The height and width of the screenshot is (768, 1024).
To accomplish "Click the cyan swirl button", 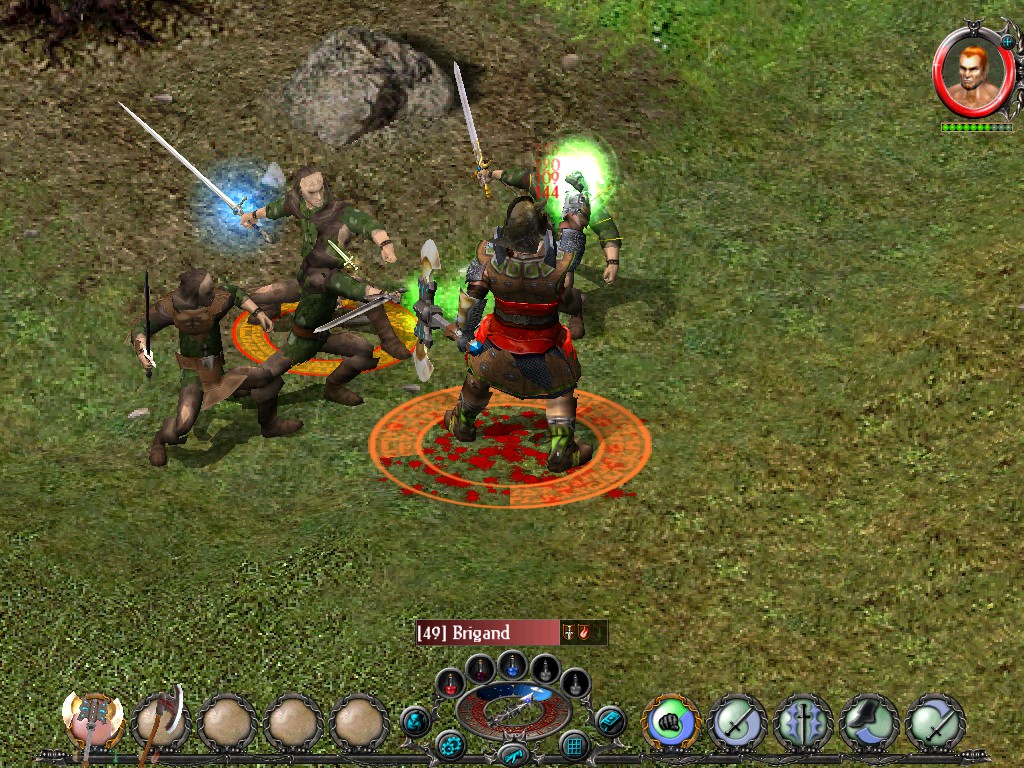I will coord(415,720).
